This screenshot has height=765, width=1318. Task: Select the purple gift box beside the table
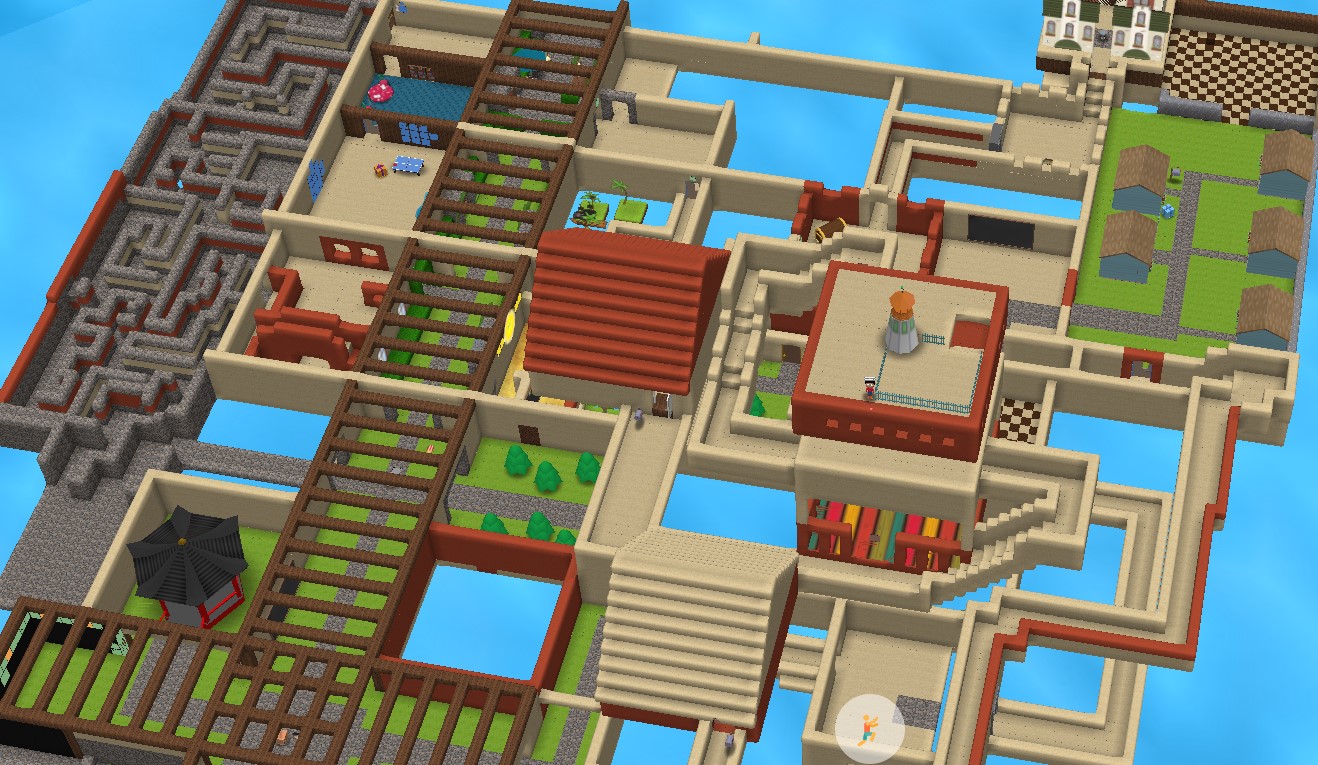click(x=380, y=169)
